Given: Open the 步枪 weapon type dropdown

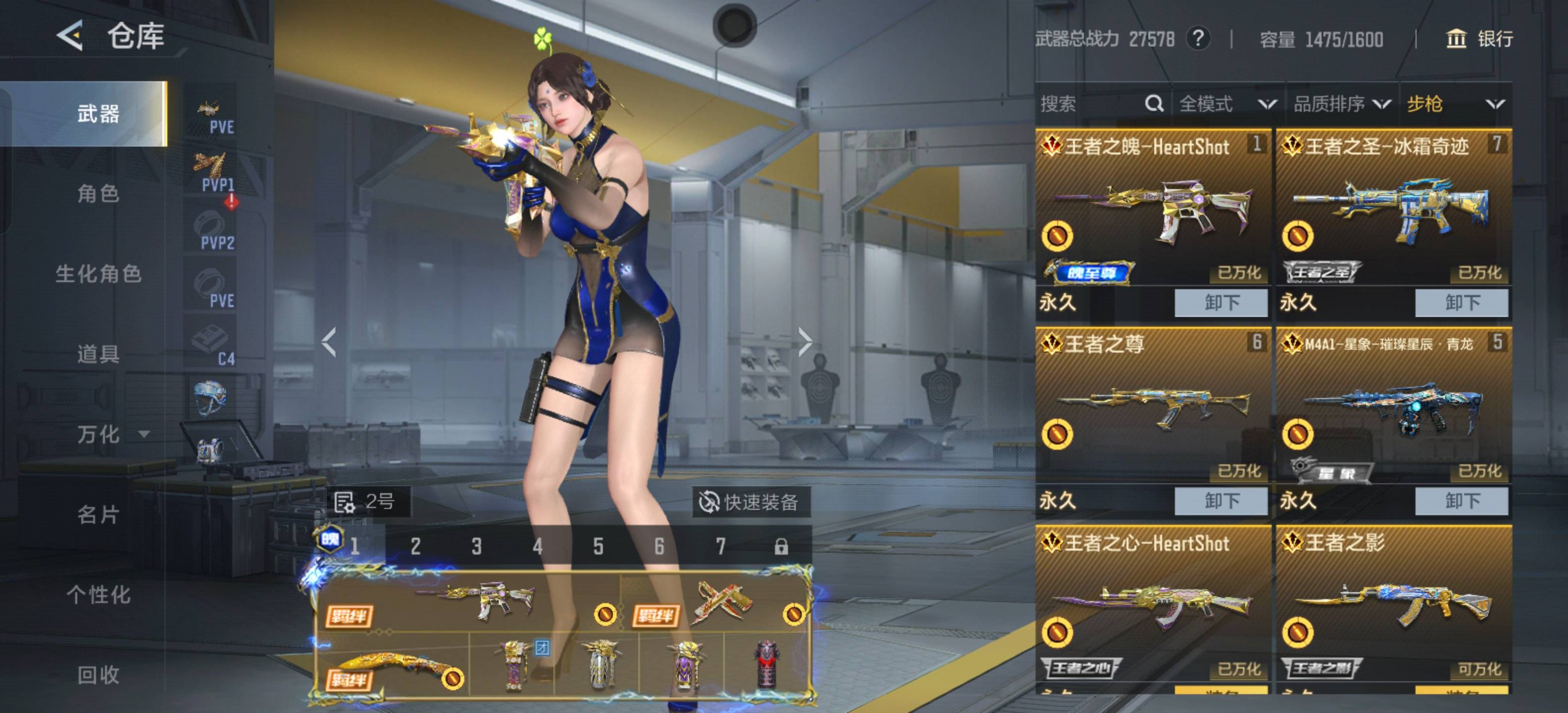Looking at the screenshot, I should click(x=1455, y=104).
